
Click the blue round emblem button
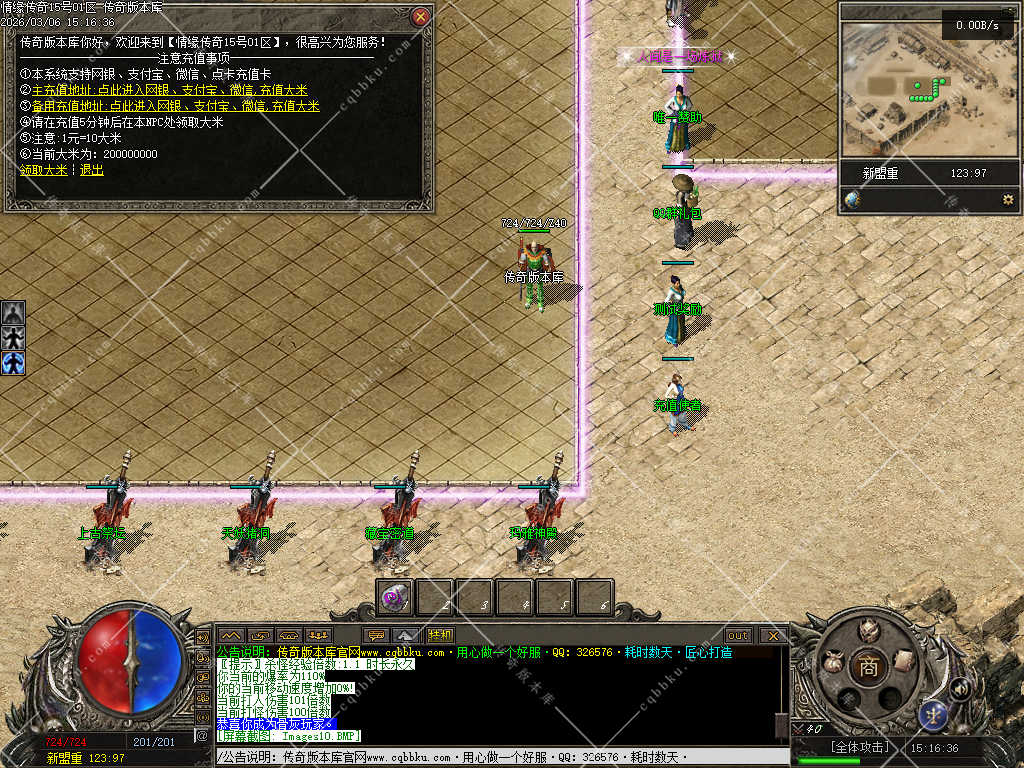[x=935, y=714]
